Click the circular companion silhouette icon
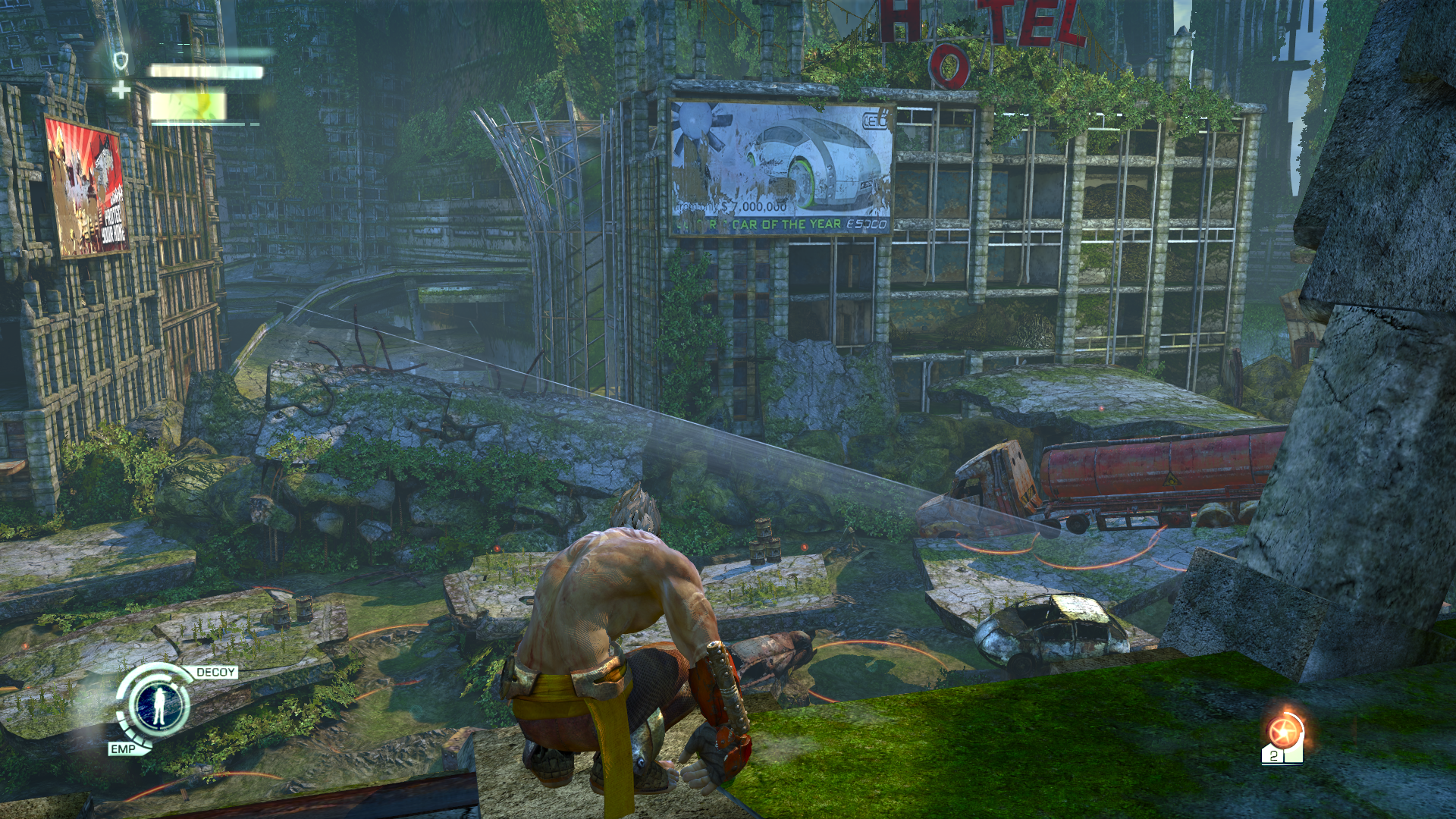1456x819 pixels. pos(159,705)
